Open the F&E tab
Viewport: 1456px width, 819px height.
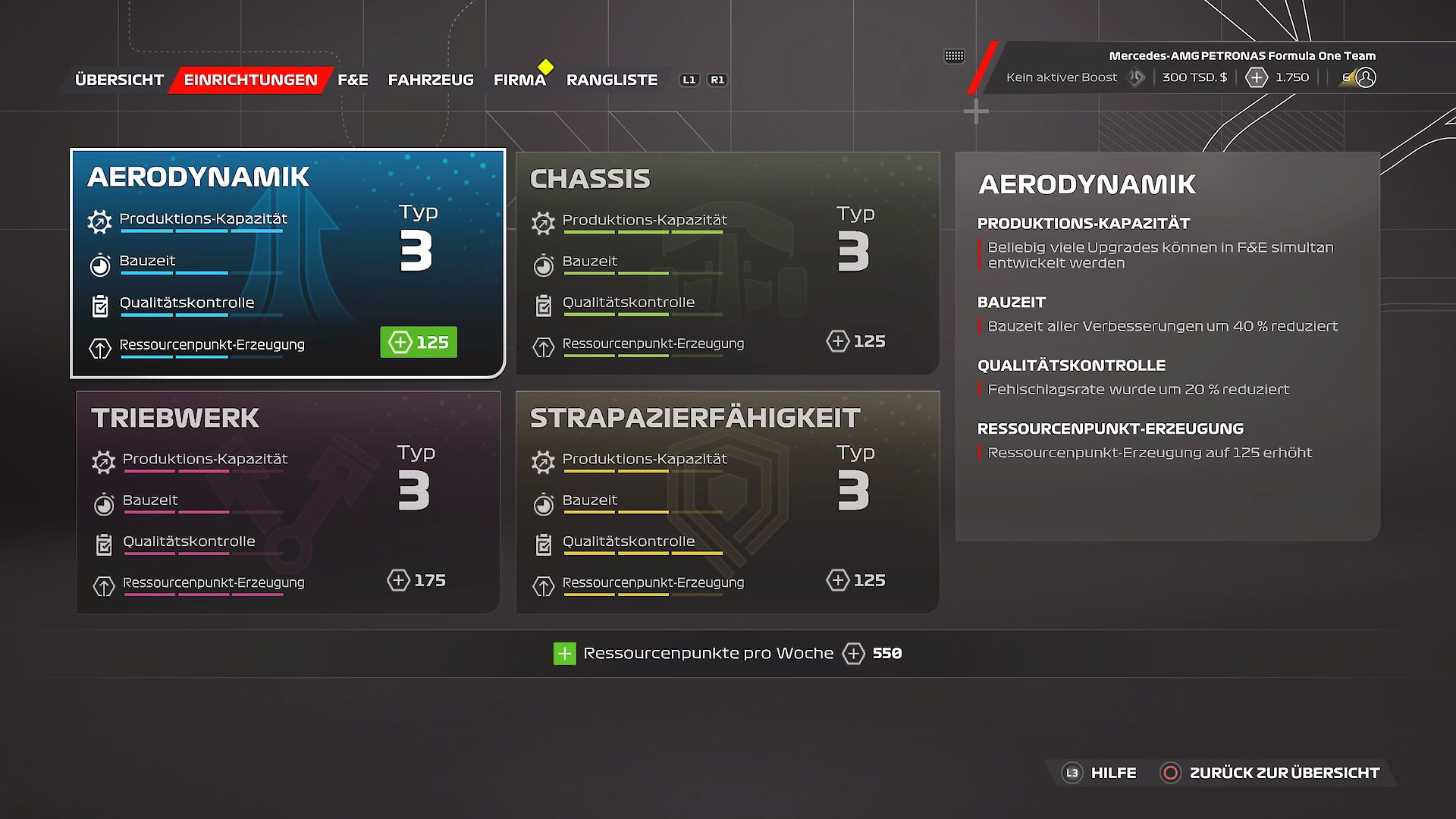tap(353, 80)
